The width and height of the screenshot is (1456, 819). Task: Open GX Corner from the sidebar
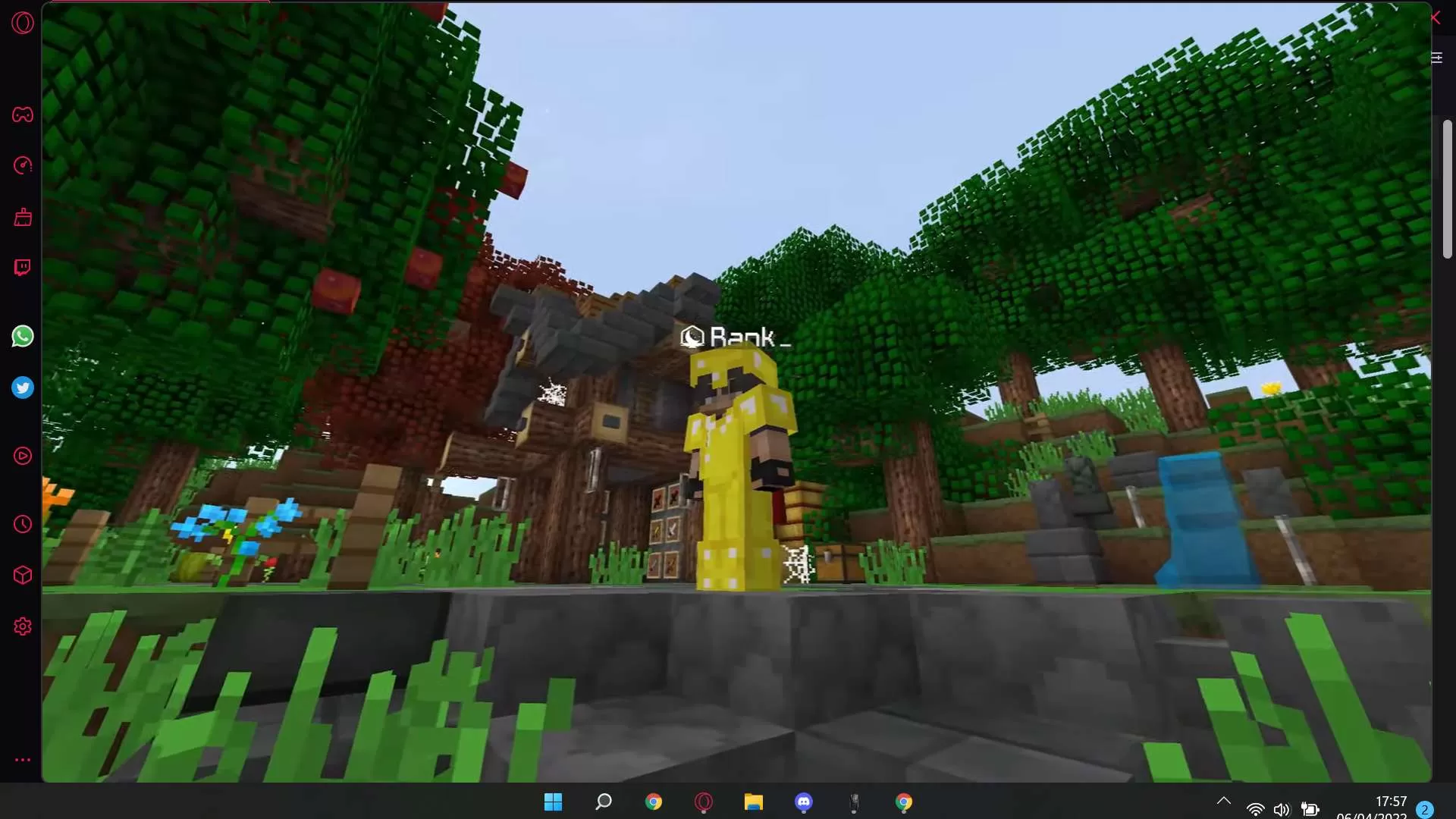pos(23,115)
